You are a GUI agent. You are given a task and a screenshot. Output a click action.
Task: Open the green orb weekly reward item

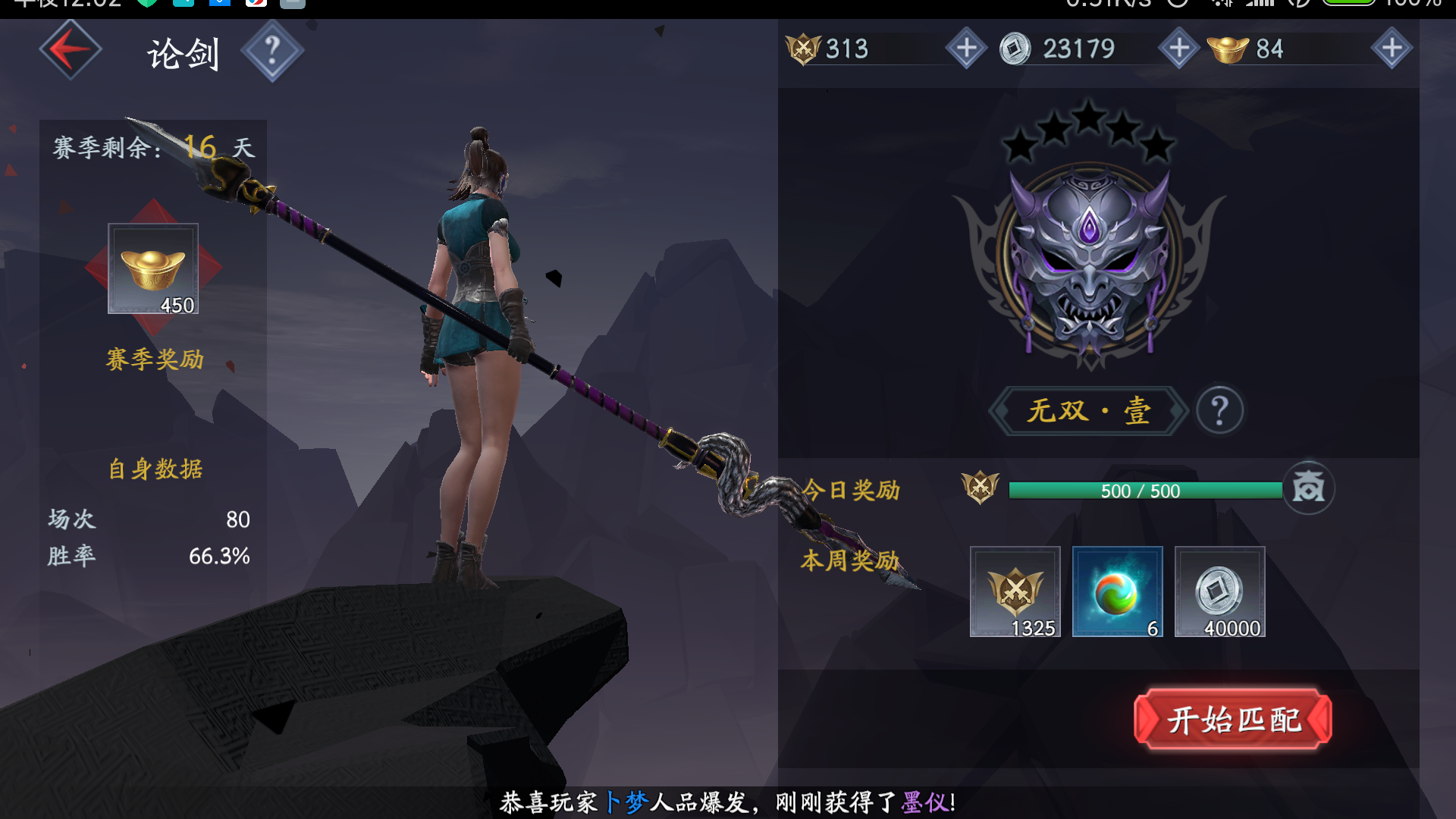pos(1118,592)
